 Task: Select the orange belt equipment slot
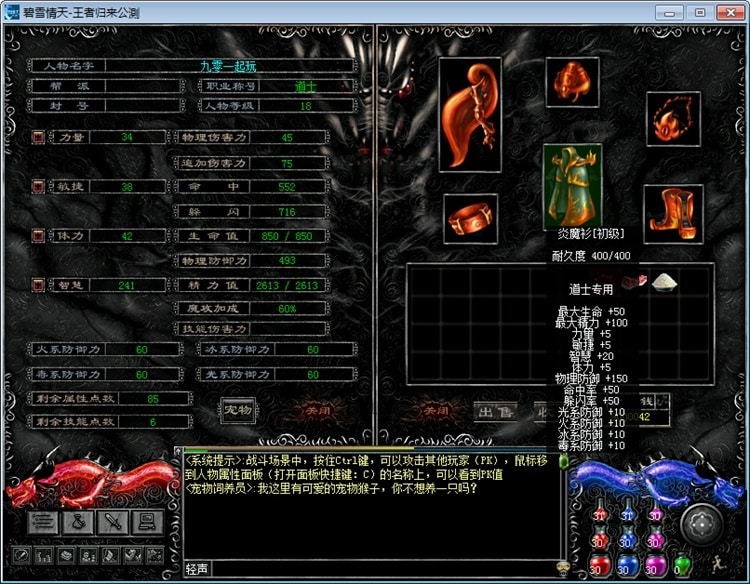[471, 218]
